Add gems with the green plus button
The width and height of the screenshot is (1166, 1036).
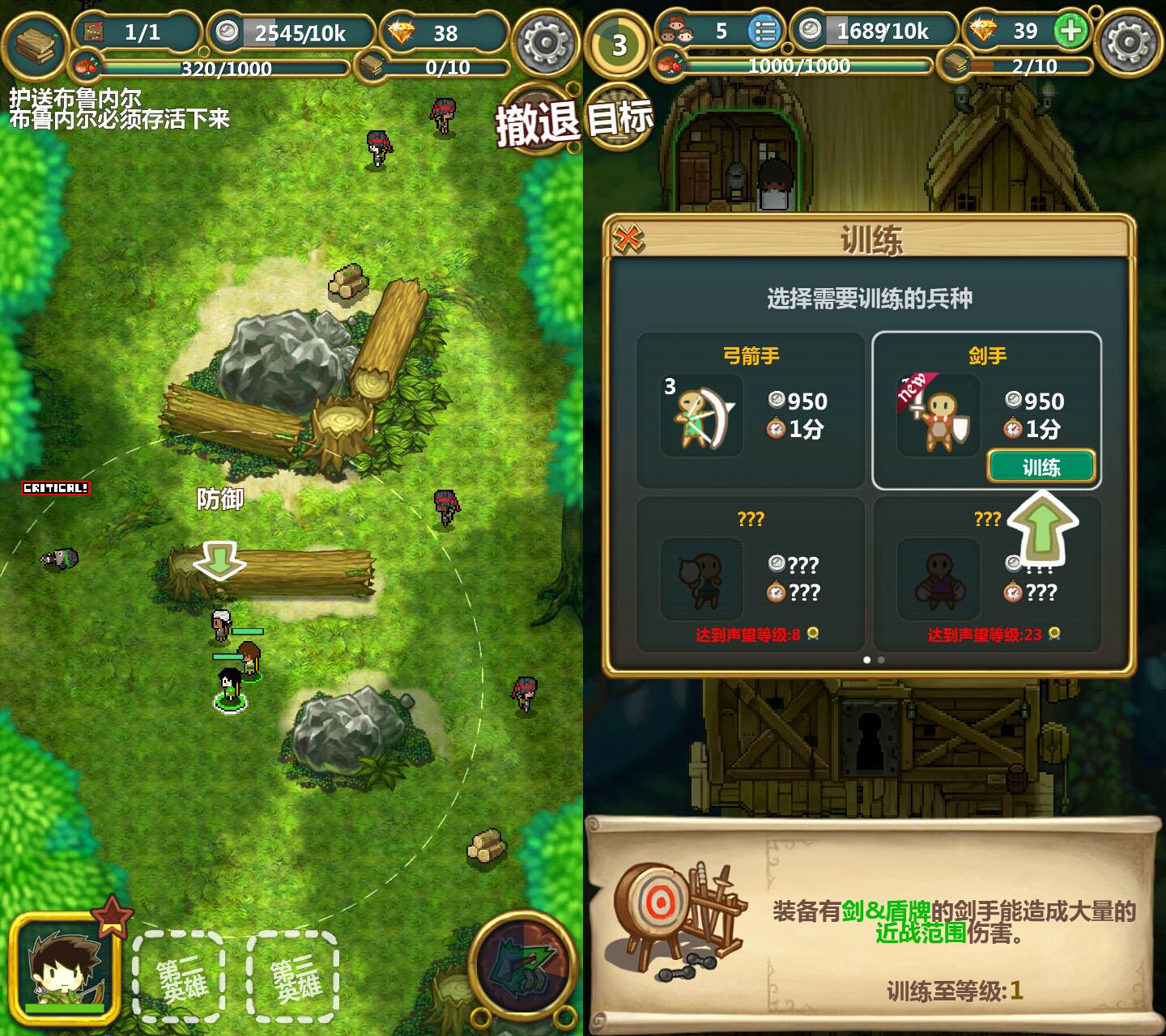tap(1071, 32)
